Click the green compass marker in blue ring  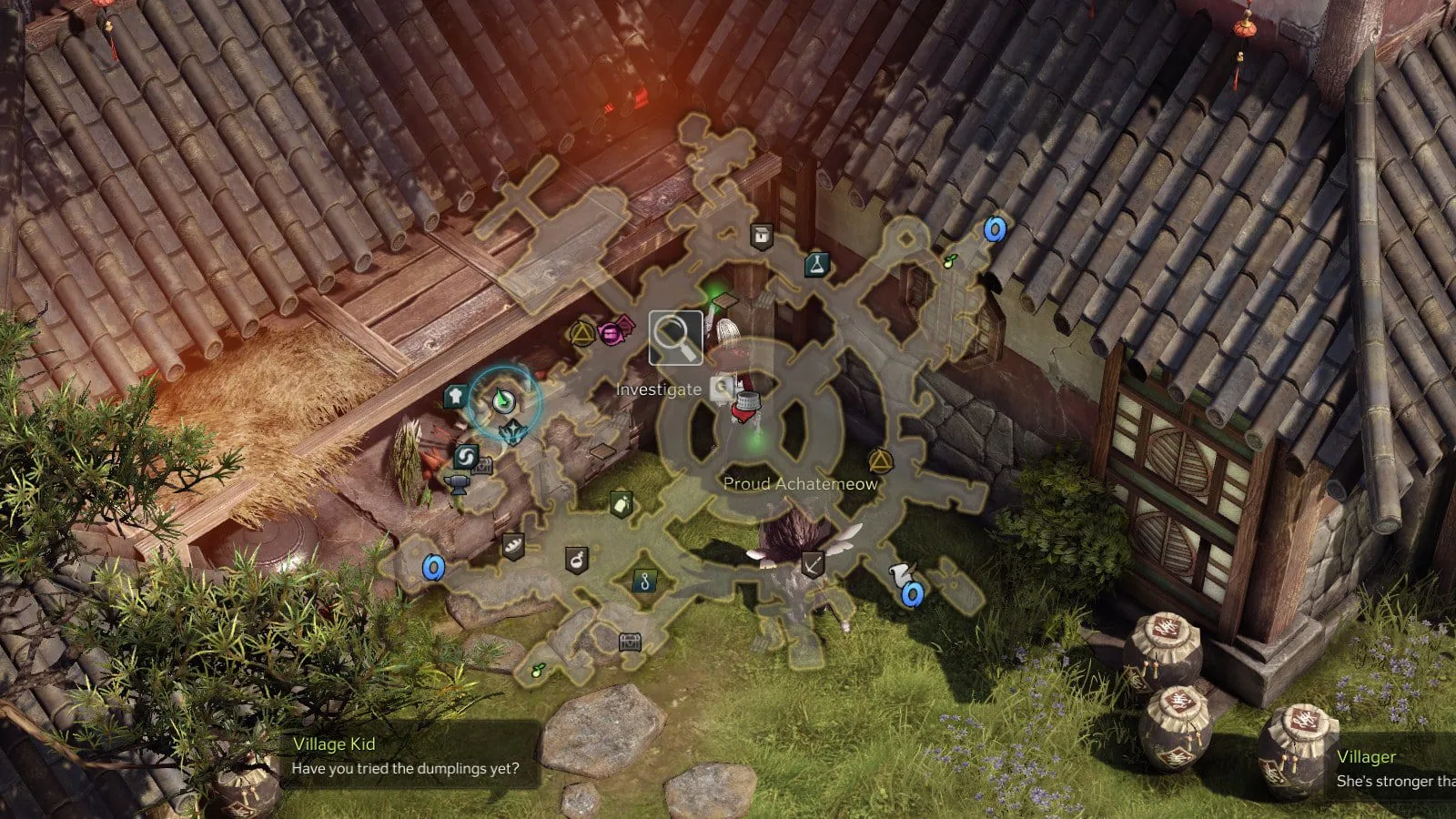click(x=503, y=400)
